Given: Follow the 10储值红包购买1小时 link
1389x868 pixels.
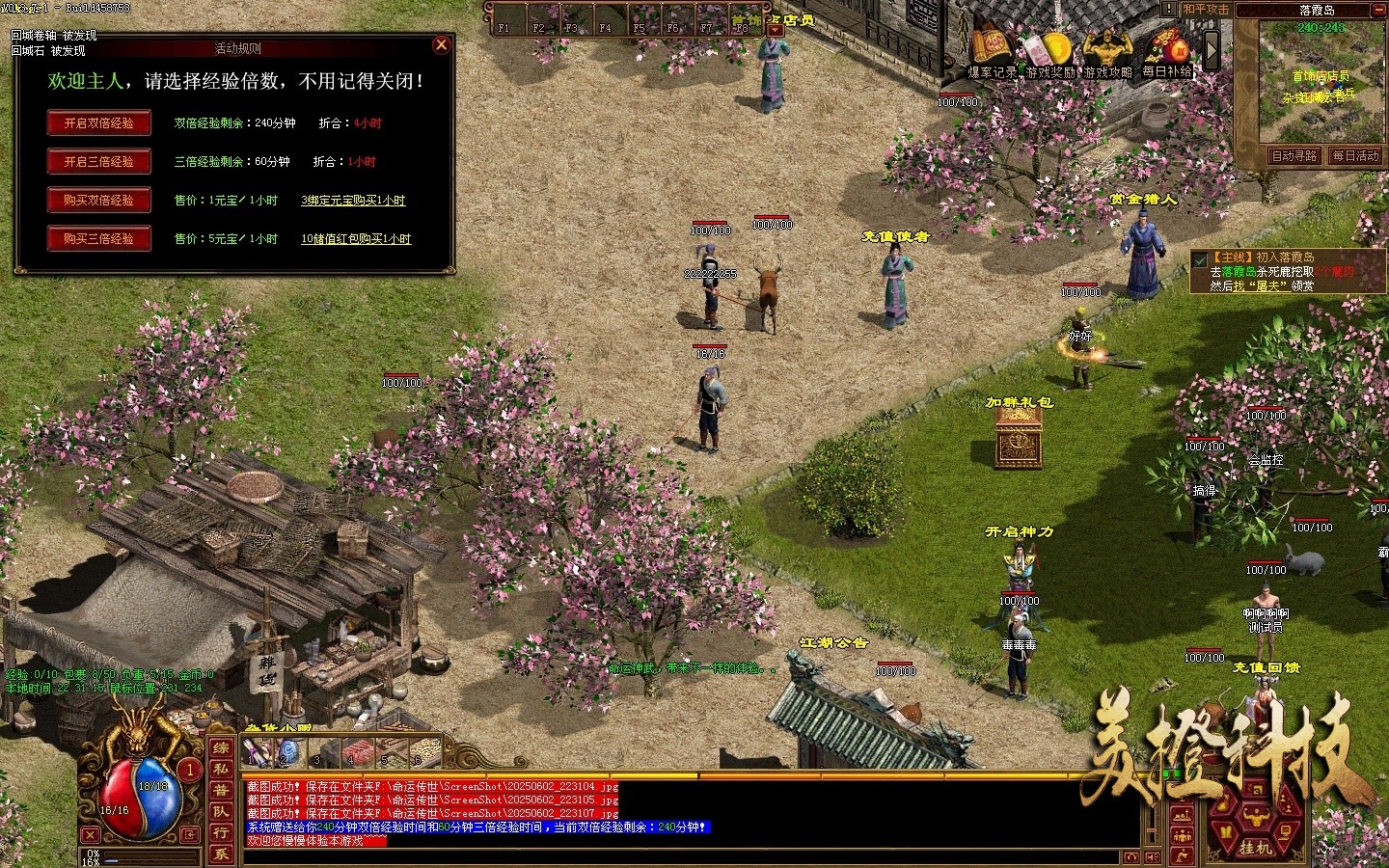Looking at the screenshot, I should 356,239.
